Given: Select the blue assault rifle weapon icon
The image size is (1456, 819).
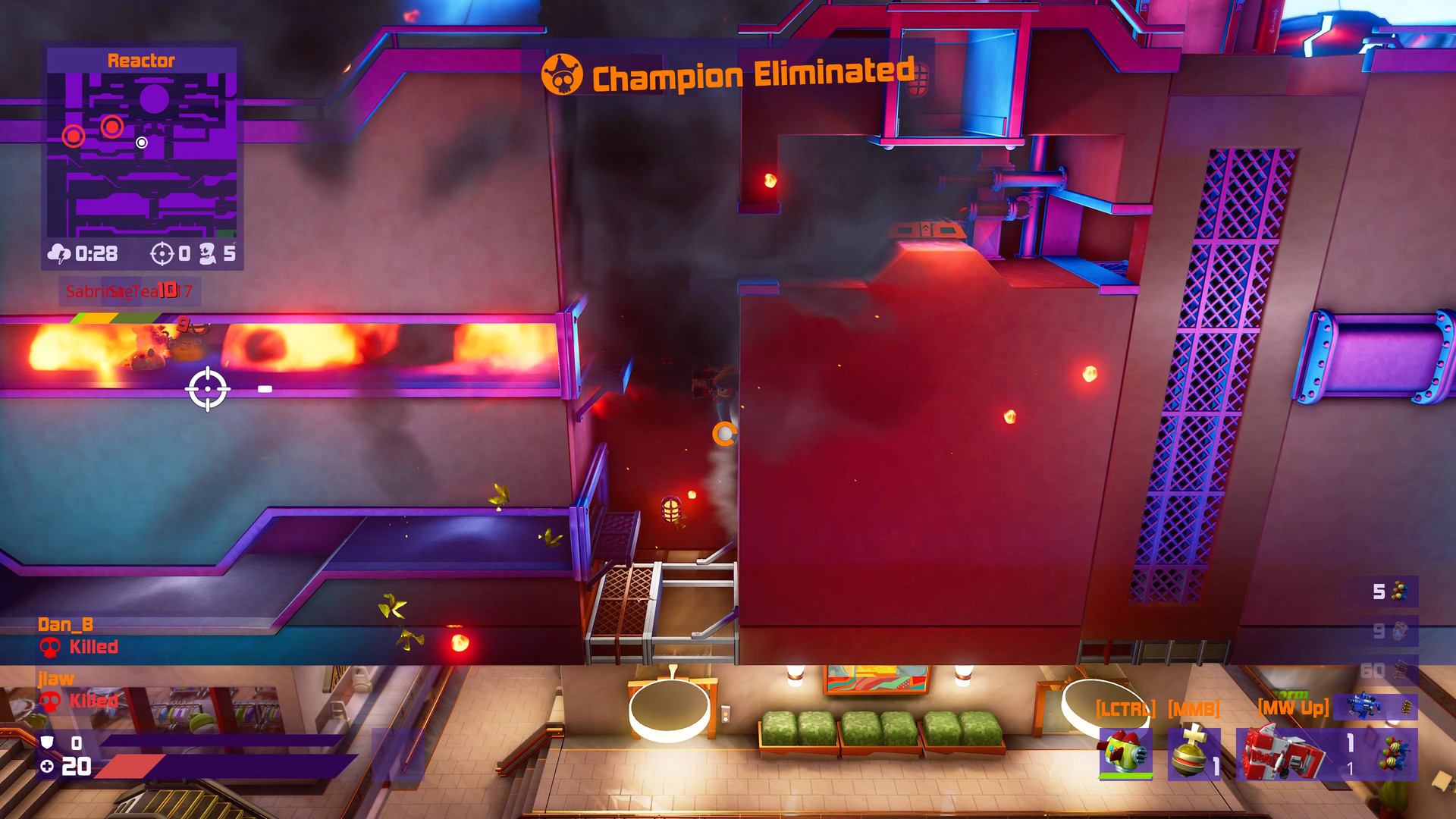Looking at the screenshot, I should tap(1365, 706).
